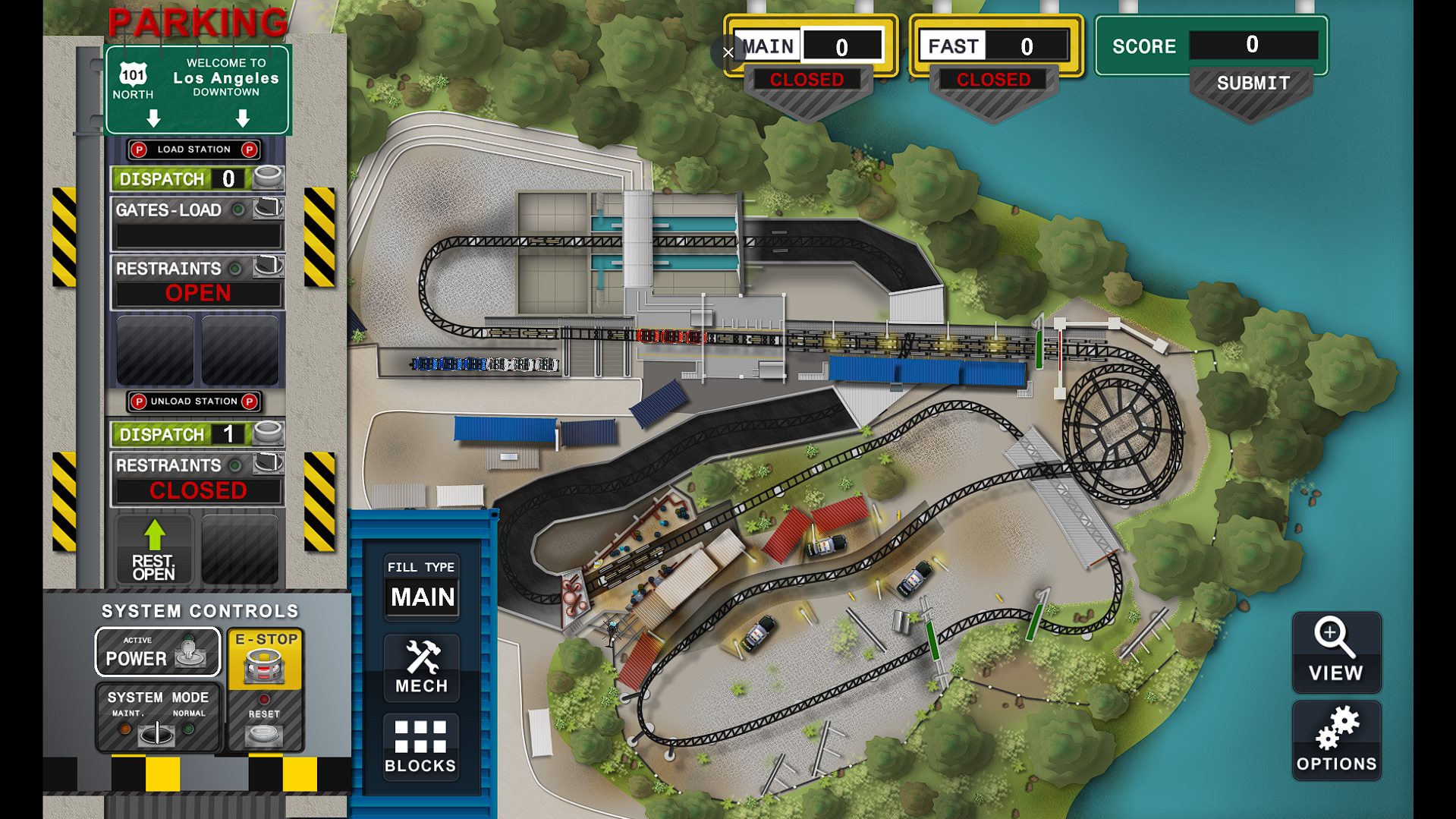This screenshot has height=819, width=1456.
Task: Change the Fill Type from Main
Action: point(422,588)
